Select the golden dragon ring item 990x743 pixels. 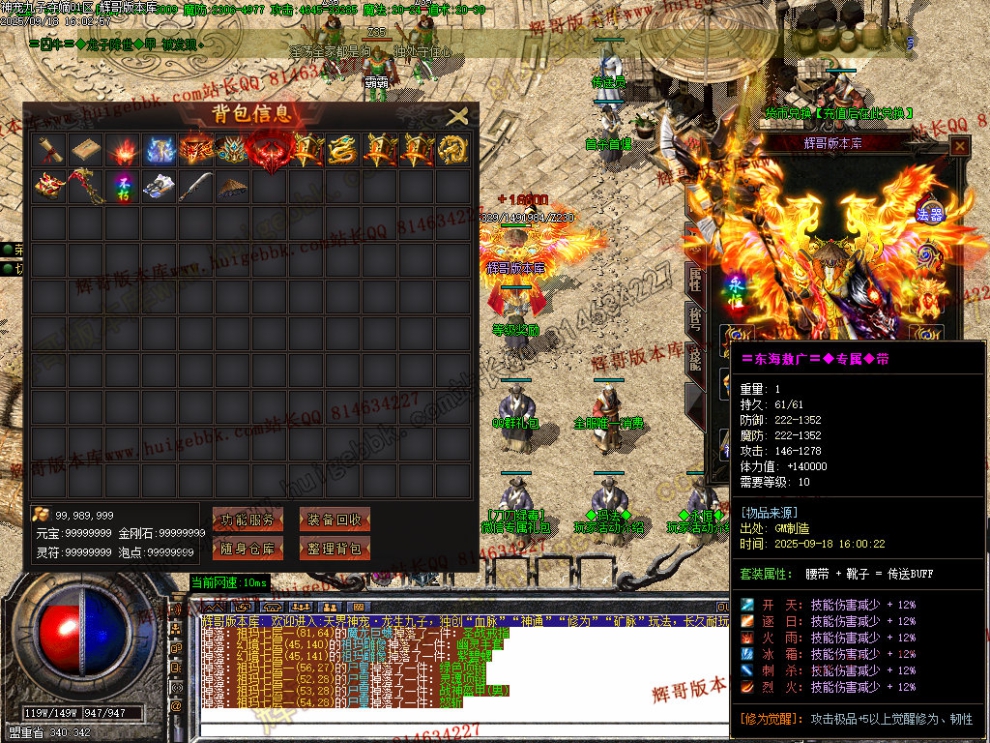click(453, 149)
